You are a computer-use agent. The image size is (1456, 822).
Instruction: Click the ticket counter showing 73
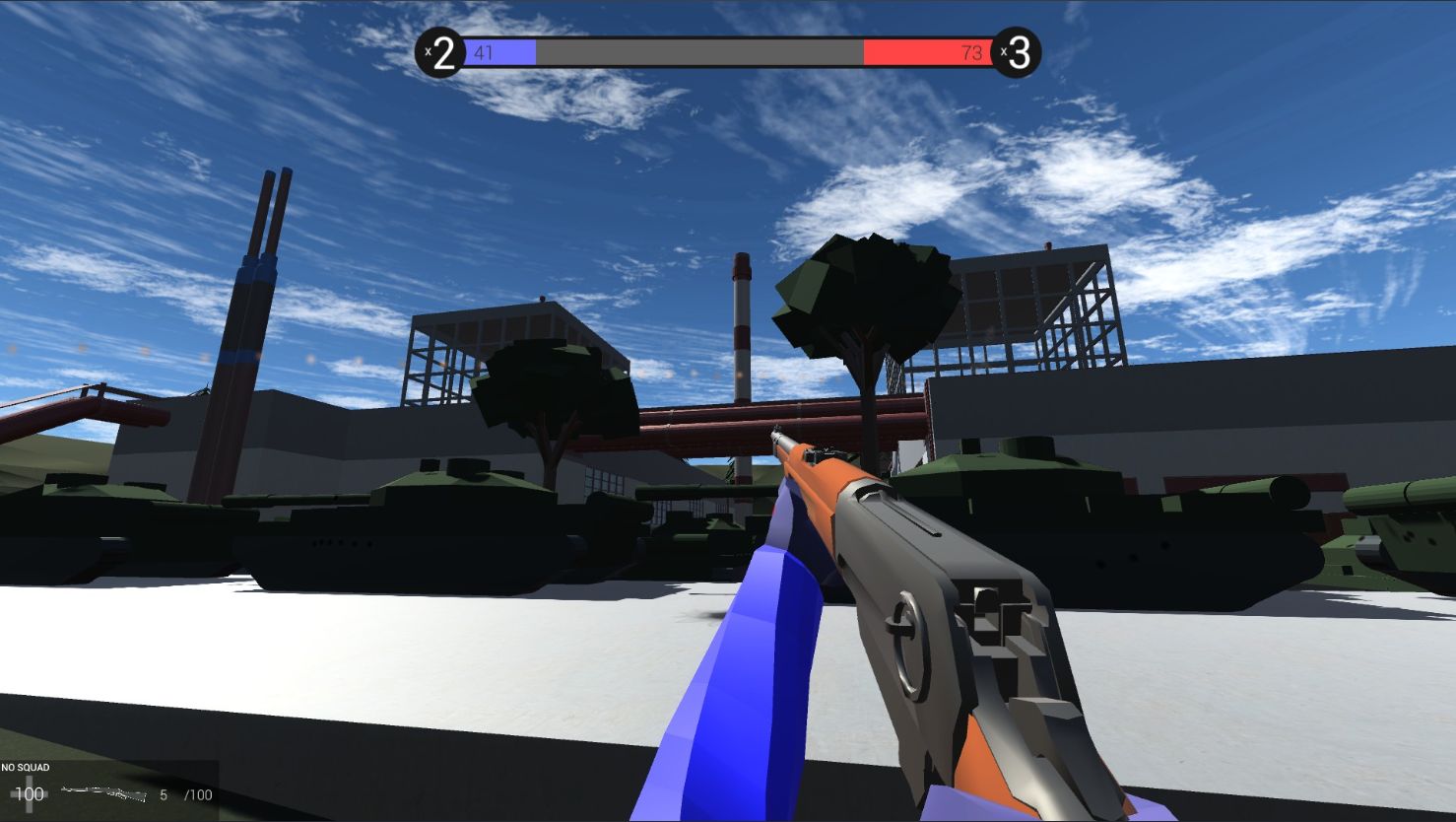click(x=973, y=53)
